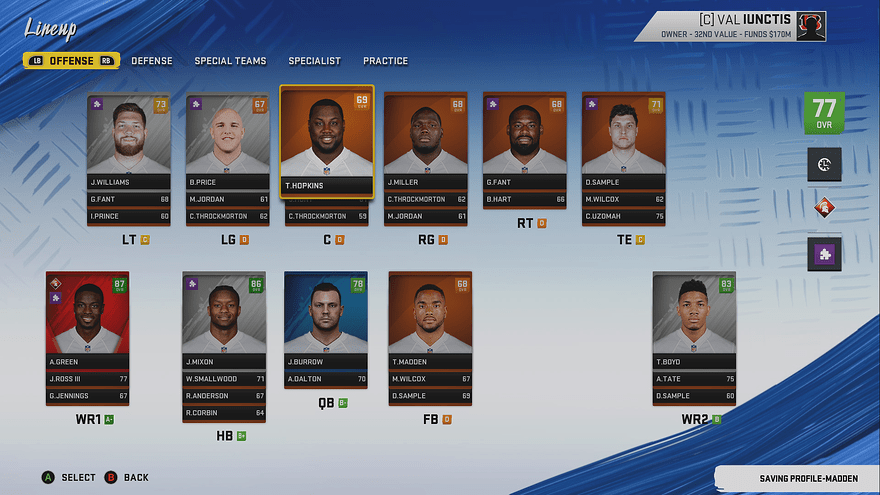Select the Offense tab
This screenshot has width=880, height=495.
[72, 61]
